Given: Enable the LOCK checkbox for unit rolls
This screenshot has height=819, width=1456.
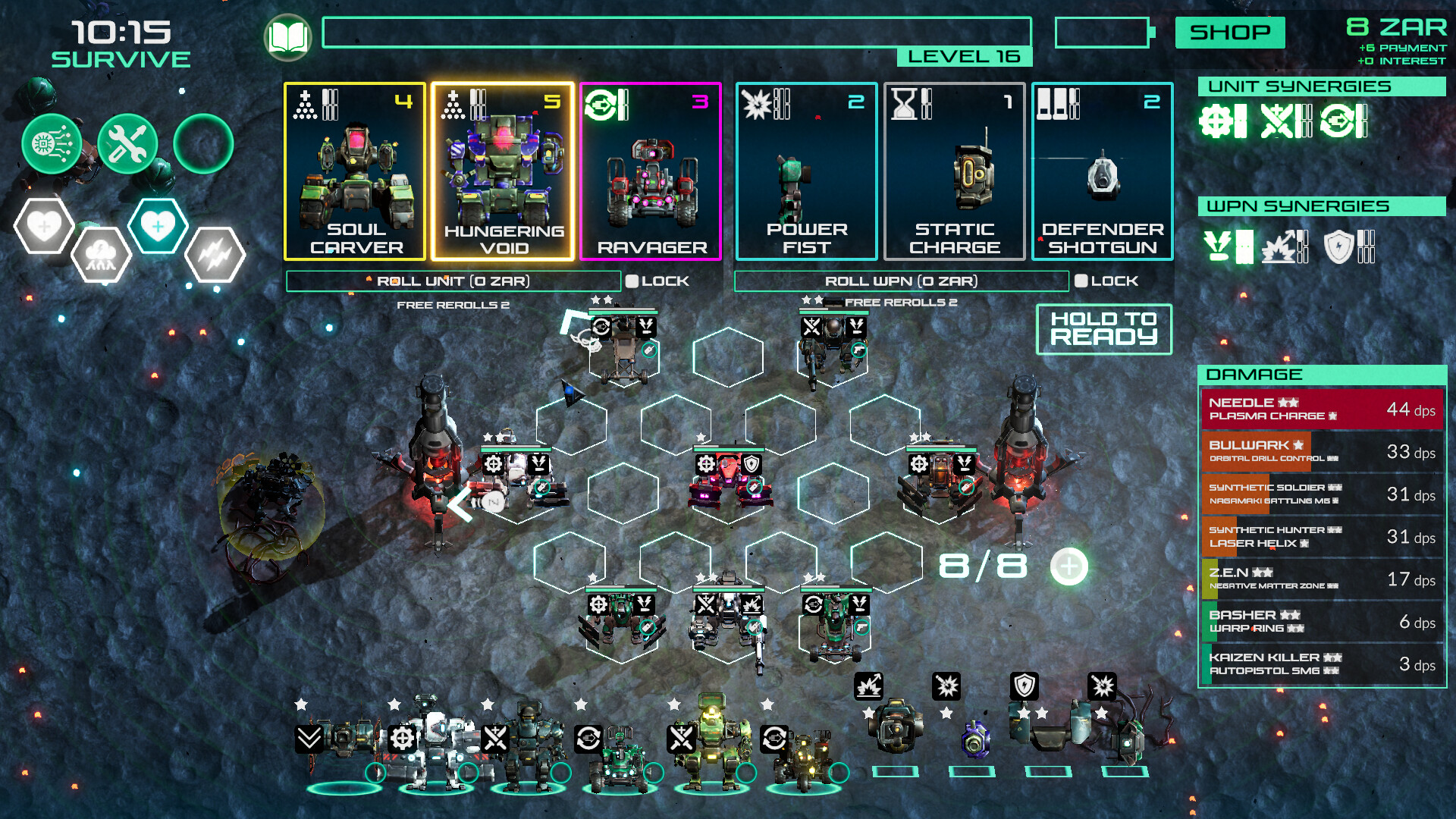Looking at the screenshot, I should click(632, 281).
